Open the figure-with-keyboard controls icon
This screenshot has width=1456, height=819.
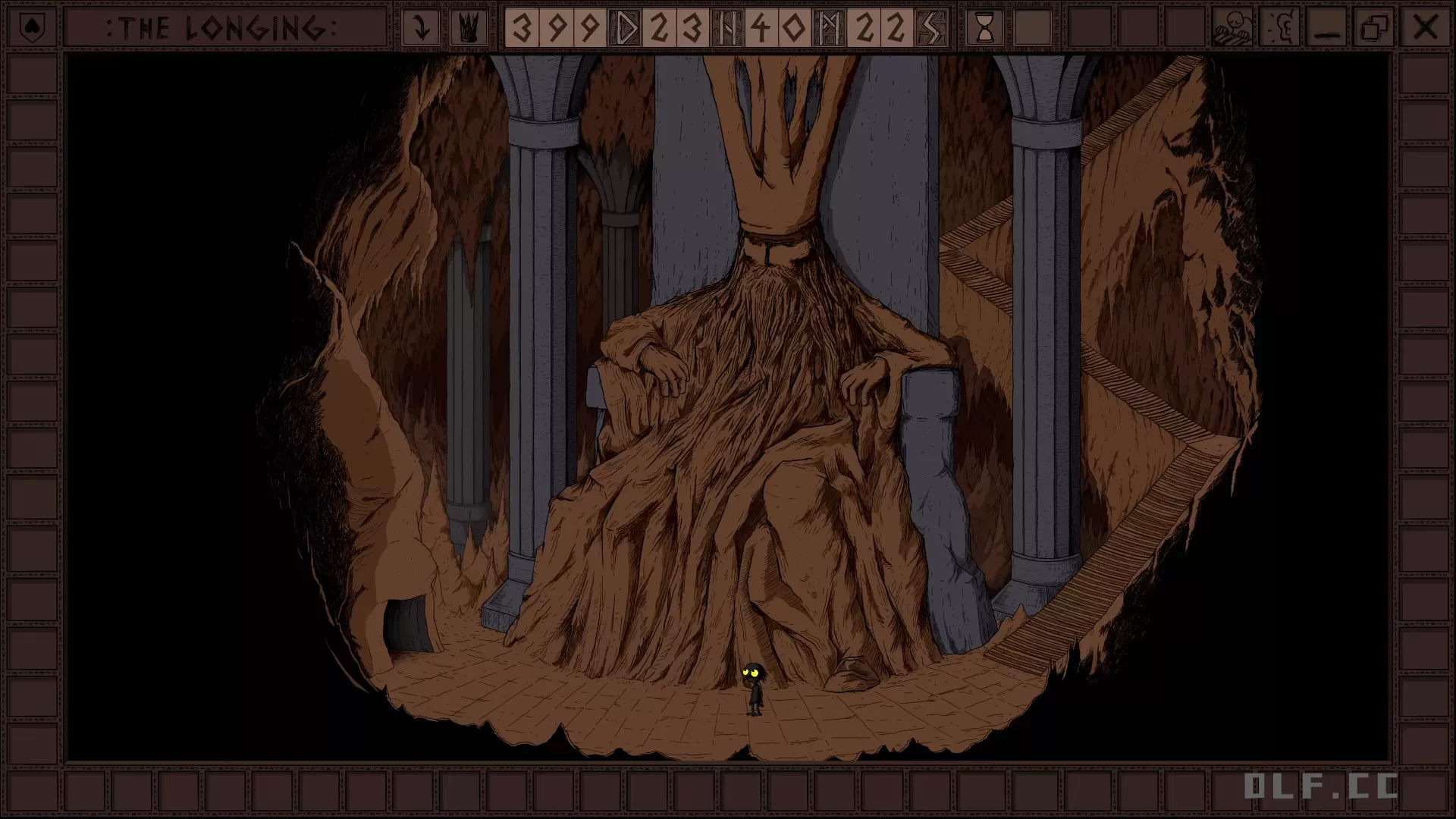[1232, 28]
